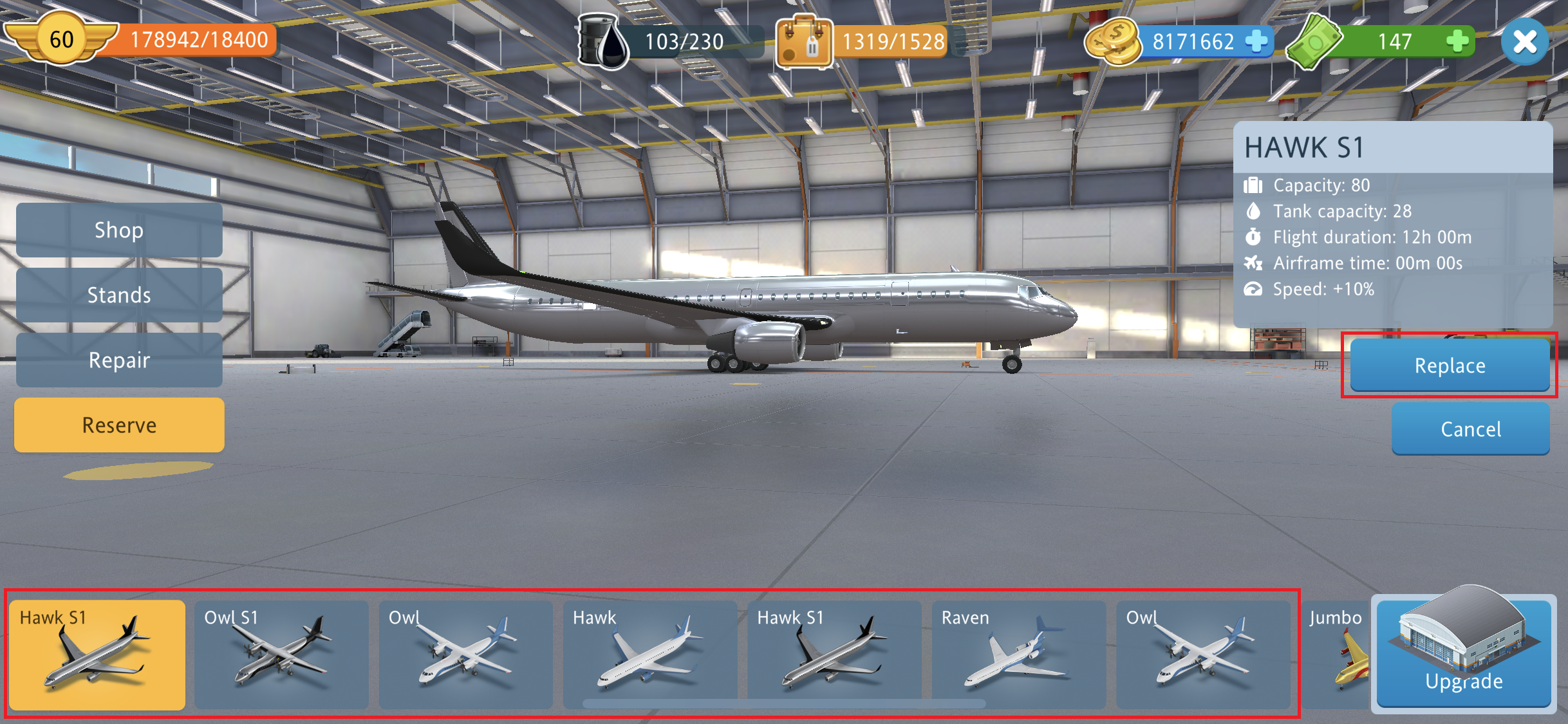This screenshot has width=1568, height=724.
Task: Choose the Owl S1 plane
Action: (281, 654)
